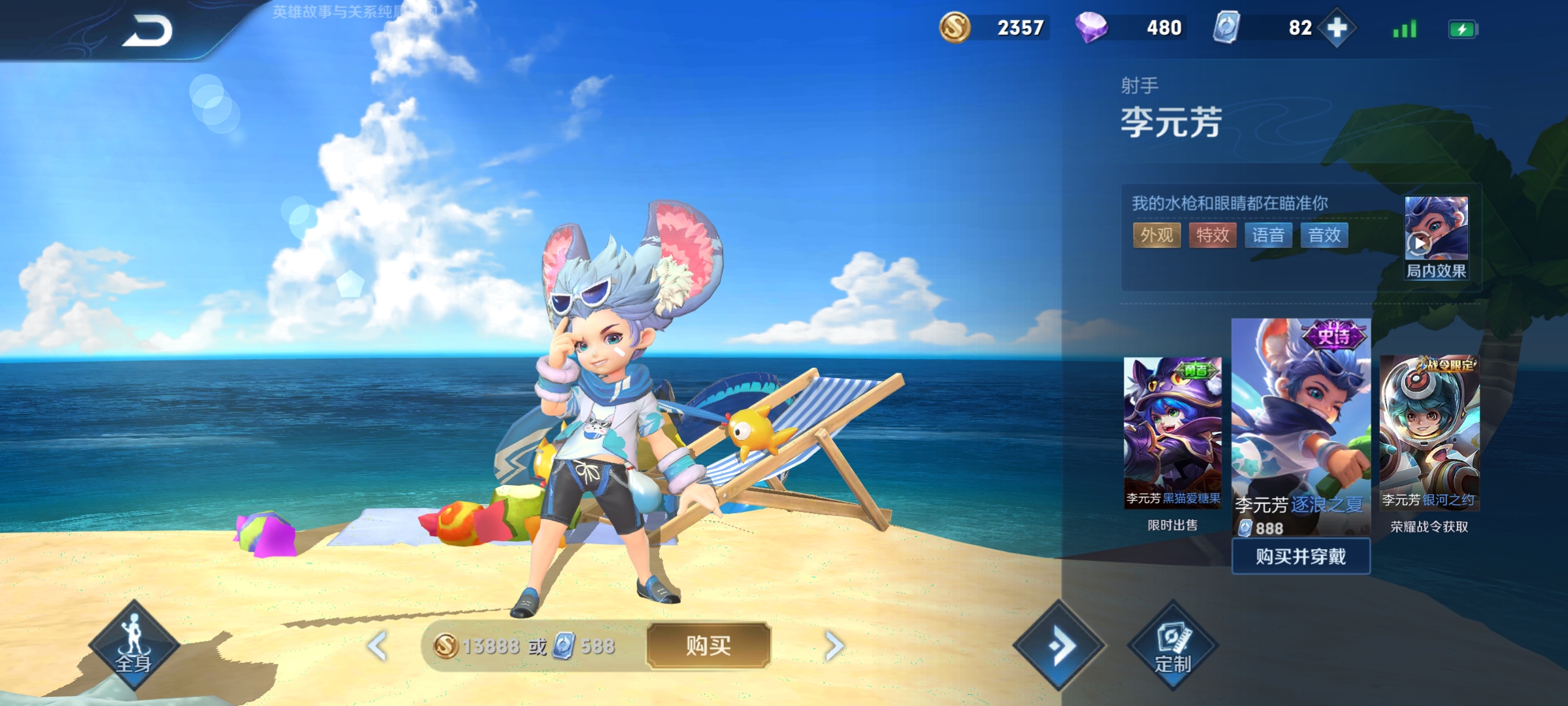Image resolution: width=1568 pixels, height=706 pixels.
Task: Play the 局内效果 in-game preview
Action: [x=1435, y=238]
